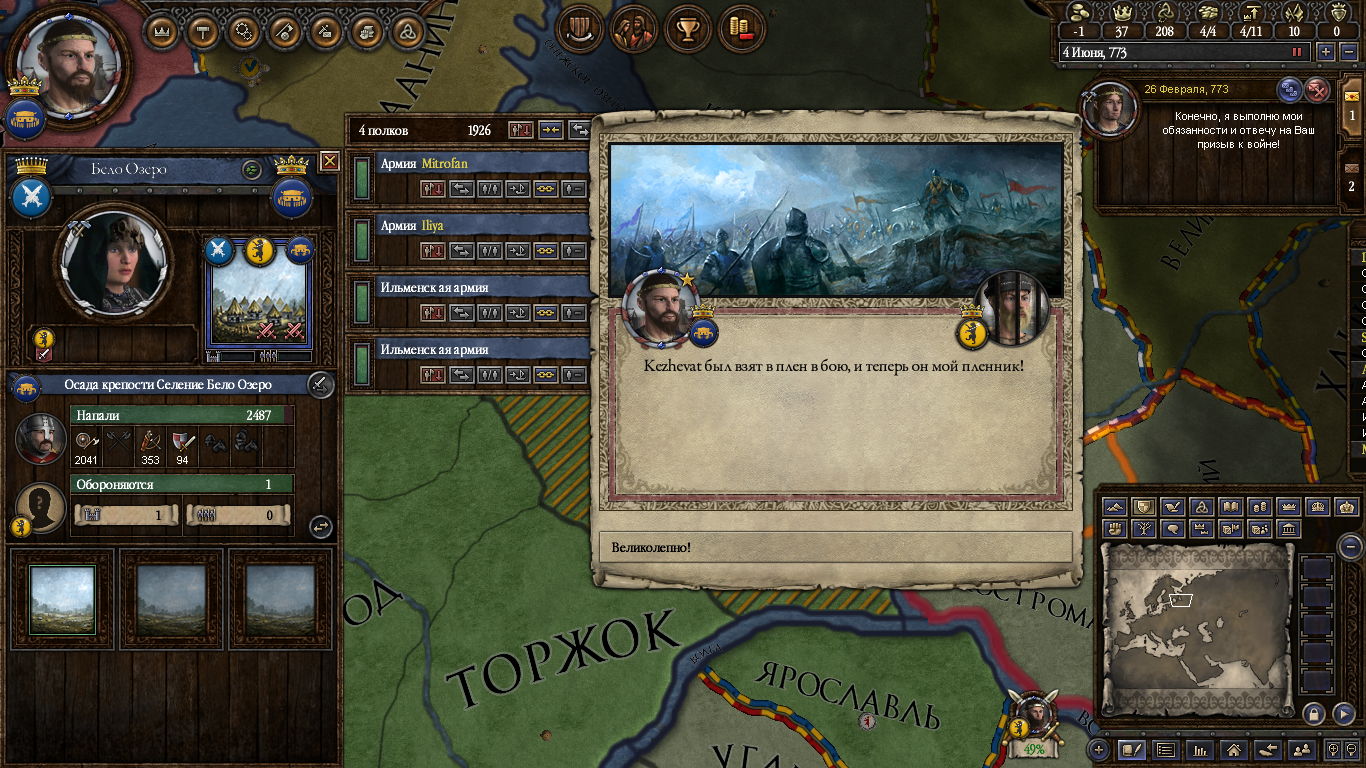Open the Council menu with the hammer icon
The width and height of the screenshot is (1366, 768).
pyautogui.click(x=204, y=31)
